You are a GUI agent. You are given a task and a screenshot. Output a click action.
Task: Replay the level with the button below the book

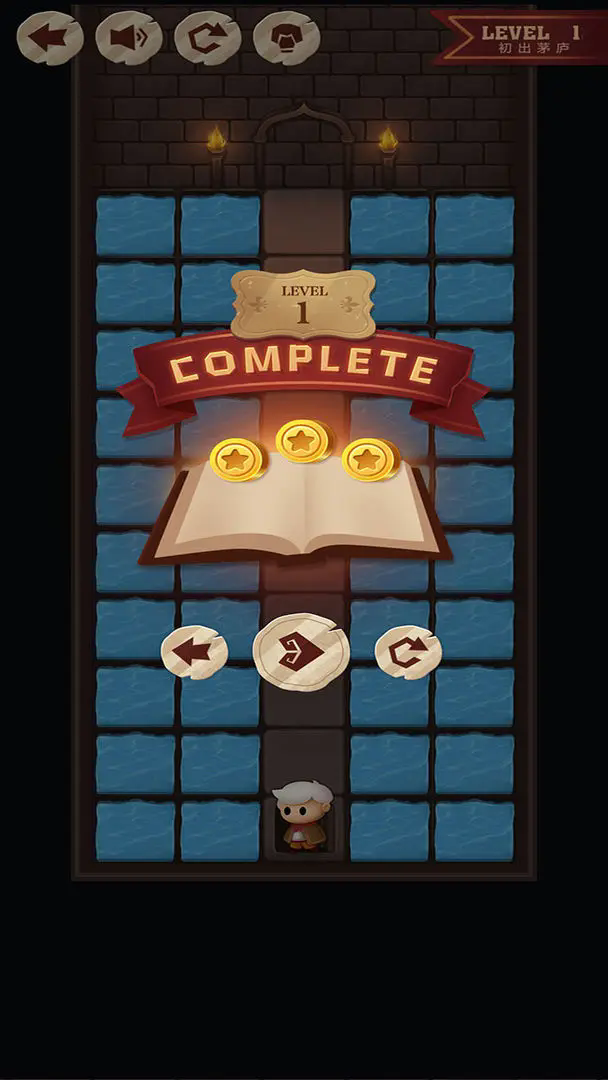click(x=408, y=652)
